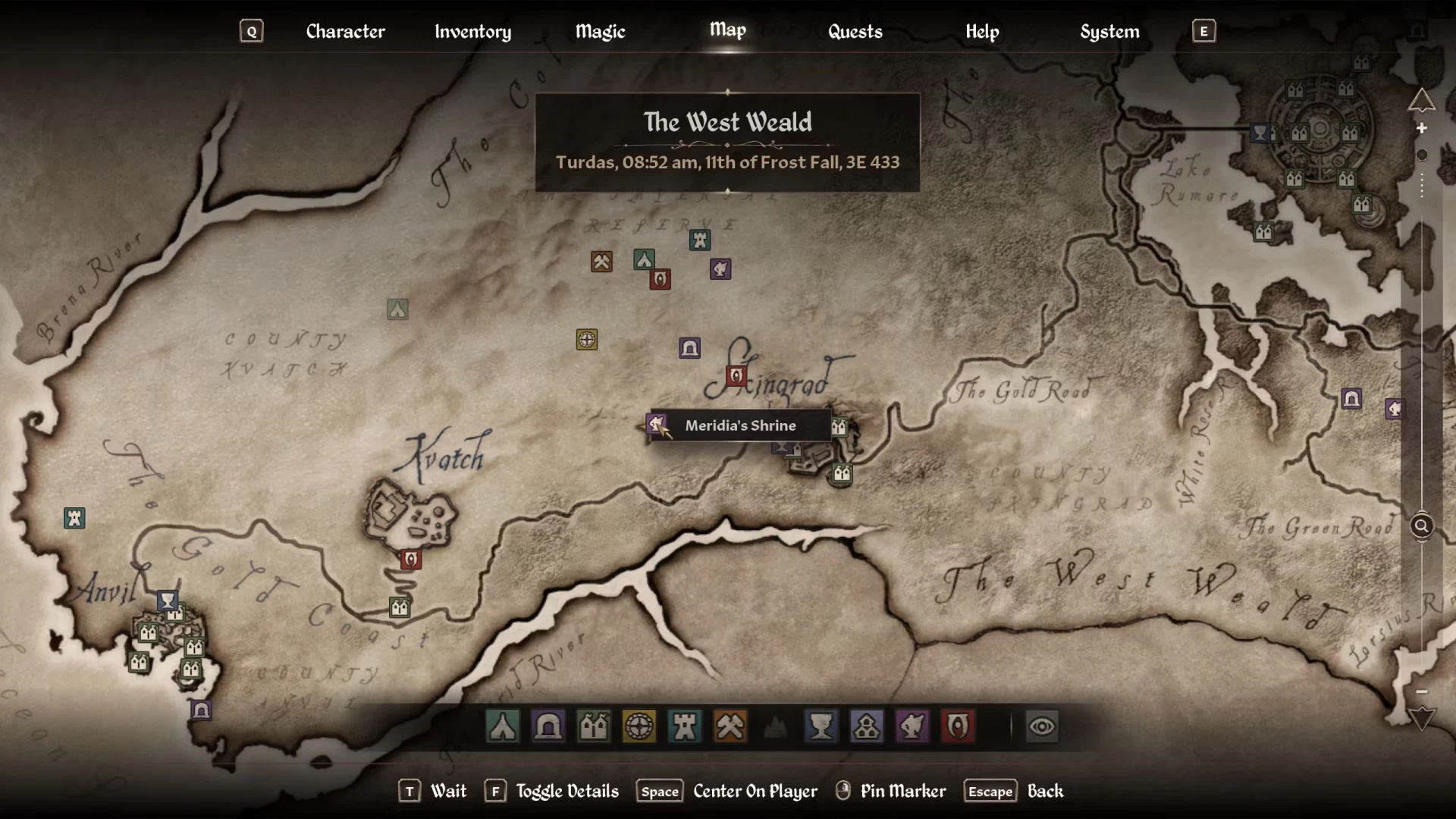1456x819 pixels.
Task: Show the Help tab
Action: pyautogui.click(x=982, y=31)
